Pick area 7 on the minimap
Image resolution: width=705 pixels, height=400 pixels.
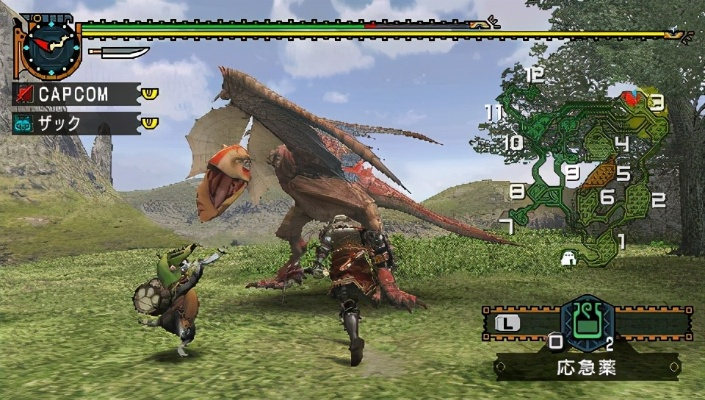pos(507,224)
